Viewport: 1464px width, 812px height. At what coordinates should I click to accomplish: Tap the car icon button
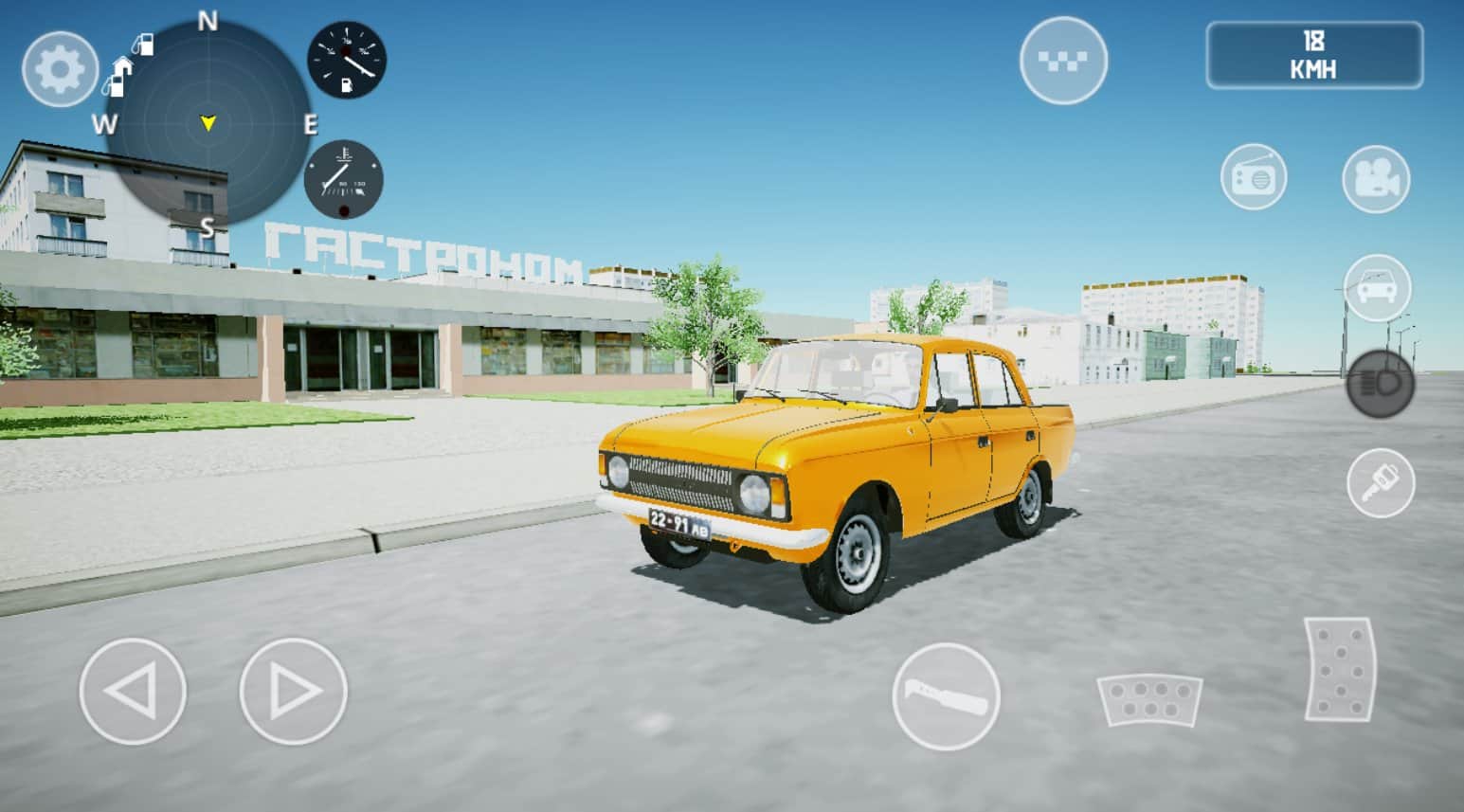coord(1377,287)
